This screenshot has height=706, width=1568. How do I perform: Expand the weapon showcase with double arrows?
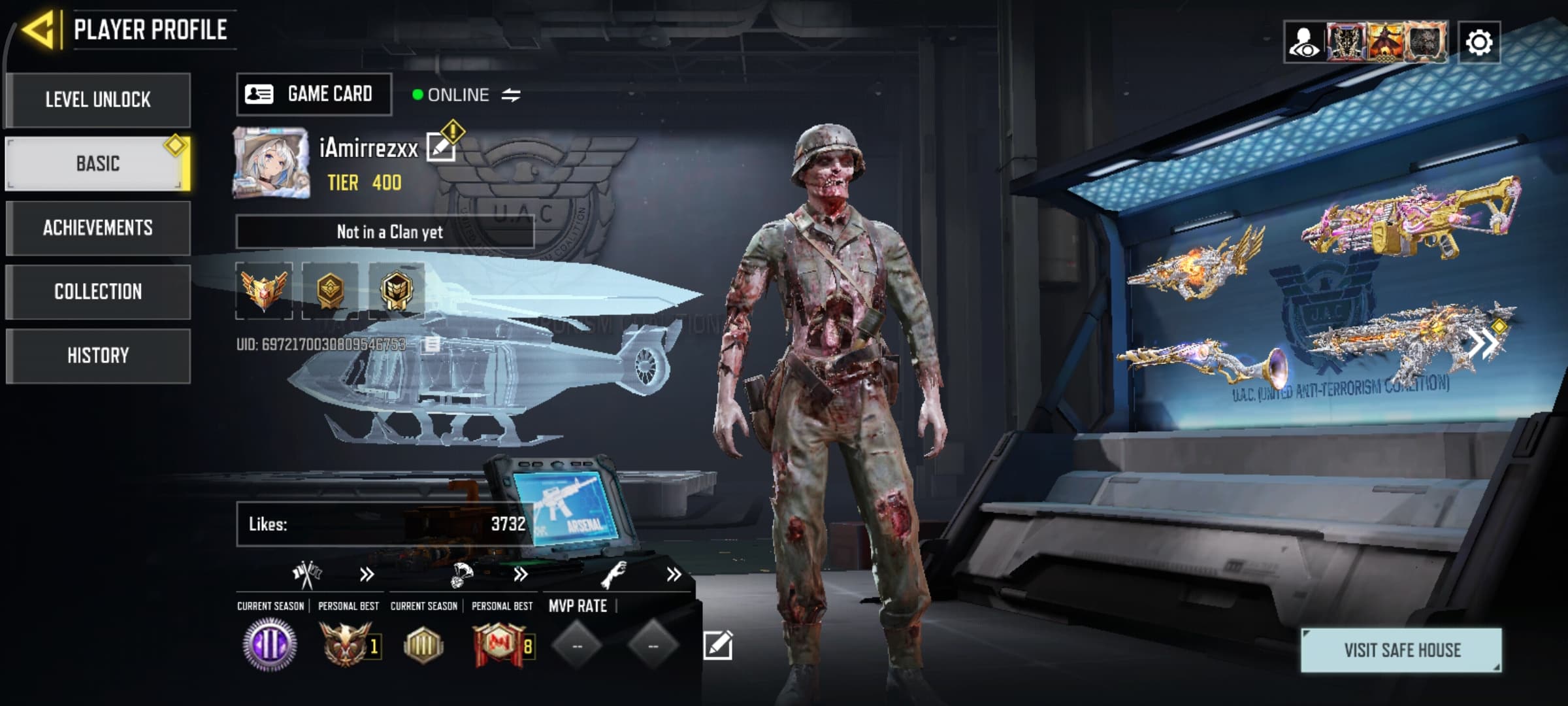(x=1483, y=343)
